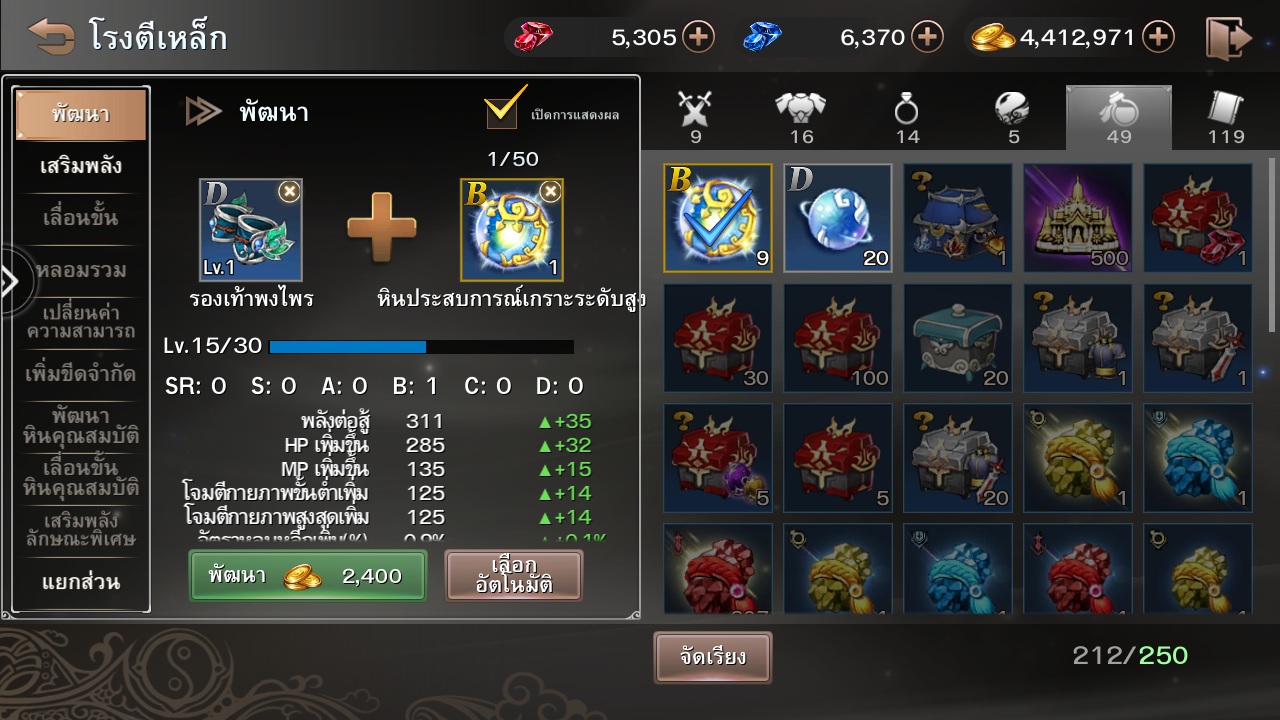
Task: Select the D-rank blue orb stone
Action: [837, 218]
